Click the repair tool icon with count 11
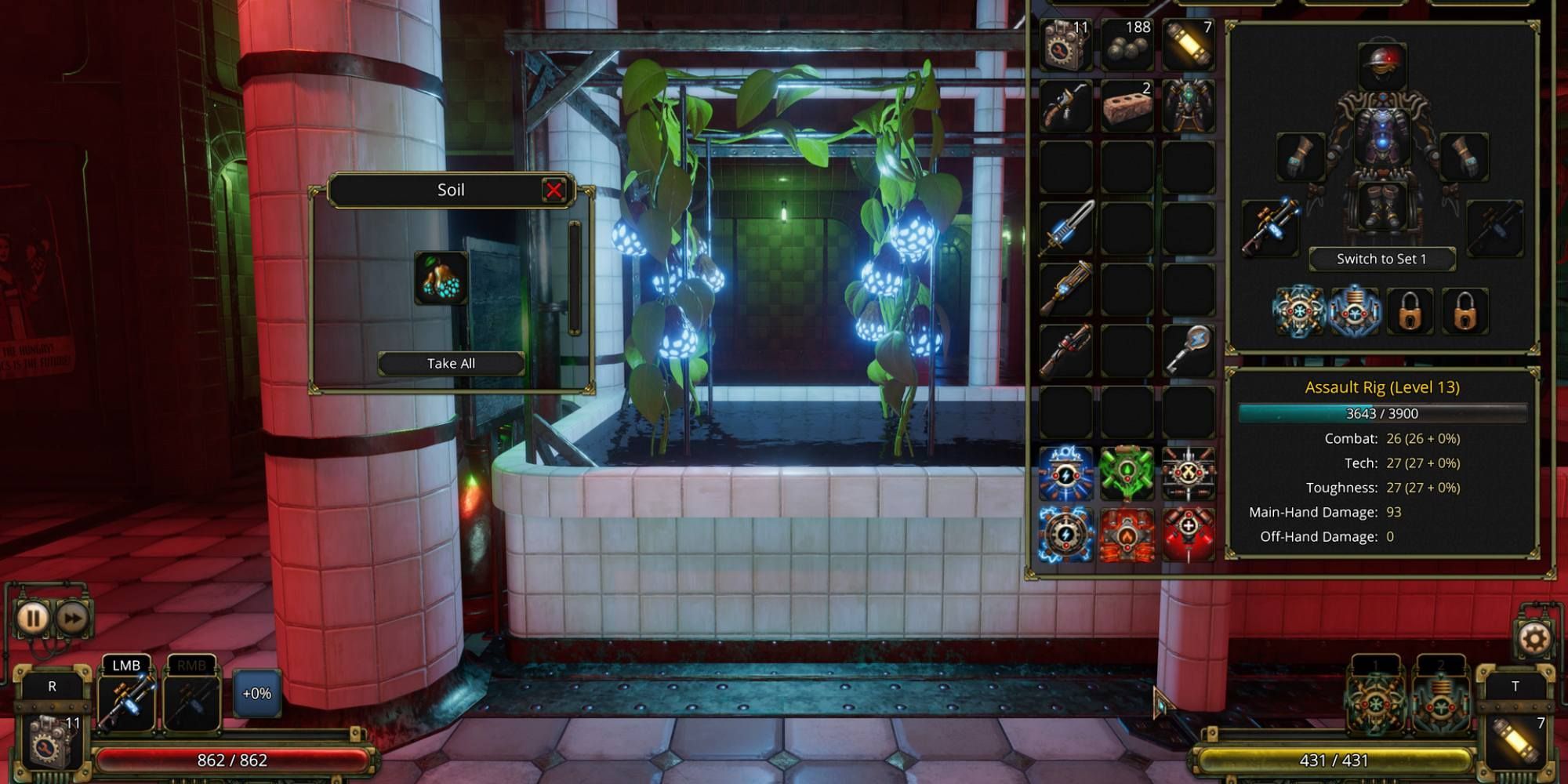 [x=1065, y=45]
